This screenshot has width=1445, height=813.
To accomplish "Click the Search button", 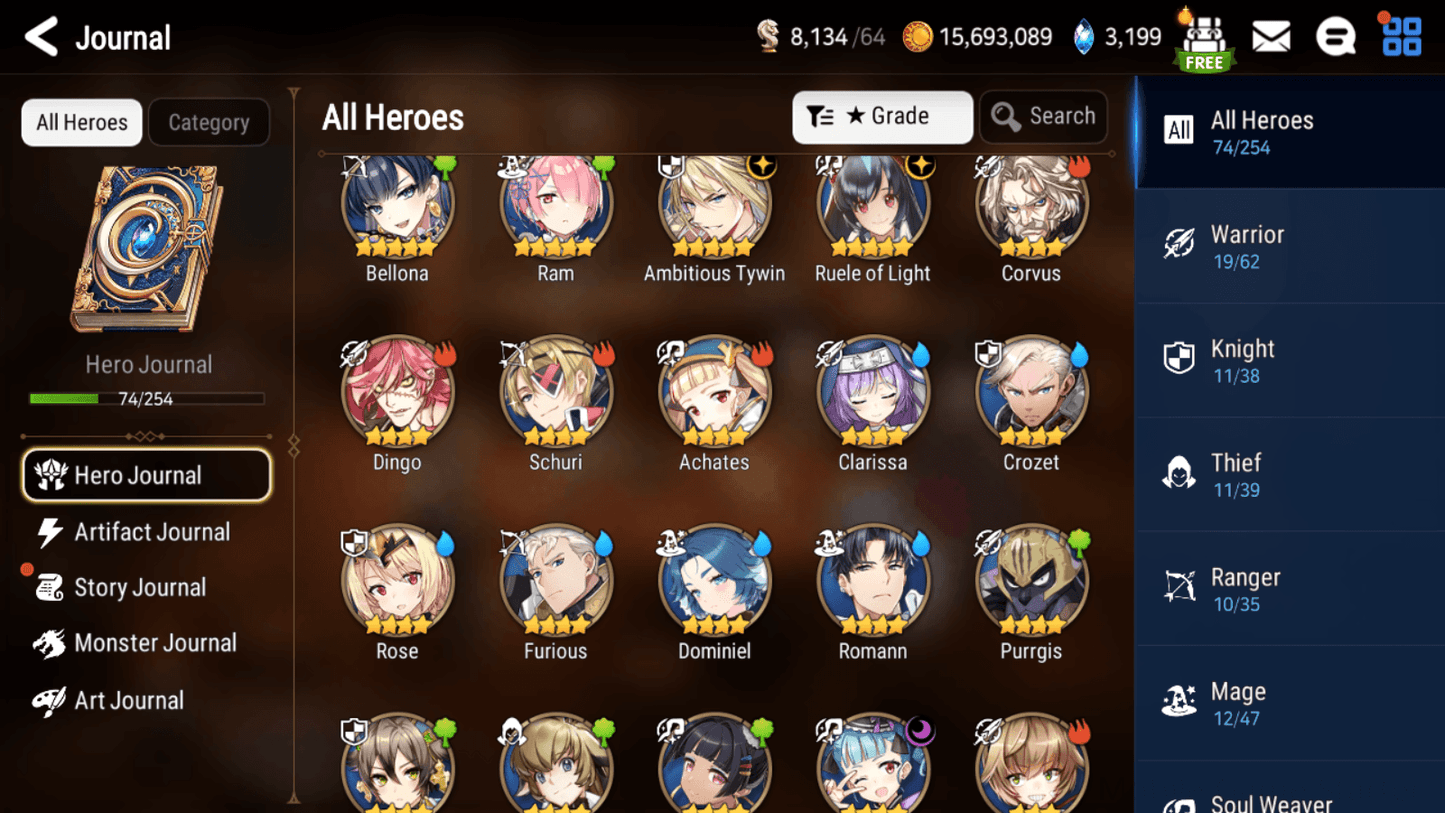I will pos(1043,117).
